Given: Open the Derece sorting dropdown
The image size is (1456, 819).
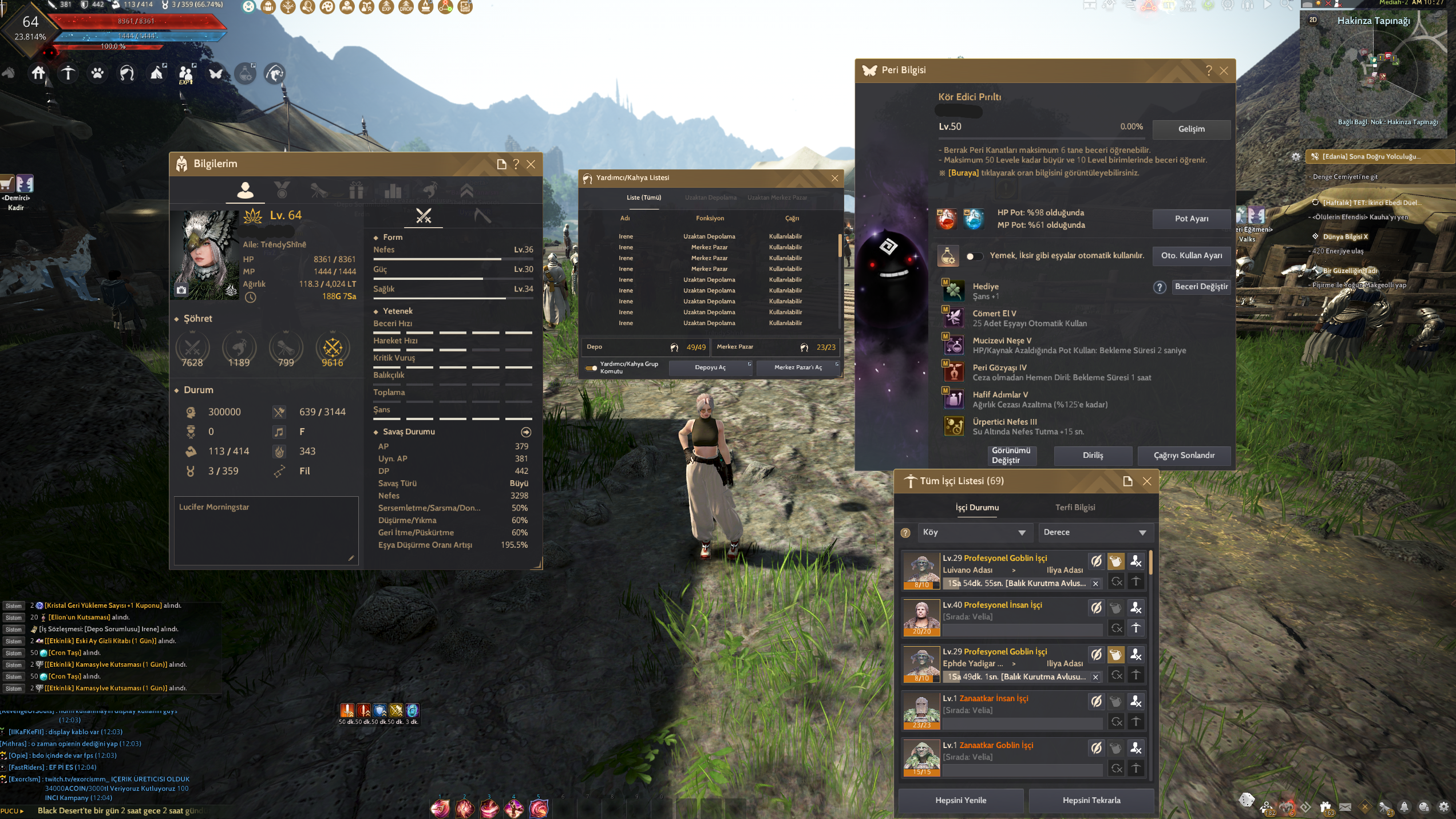Looking at the screenshot, I should tap(1095, 532).
